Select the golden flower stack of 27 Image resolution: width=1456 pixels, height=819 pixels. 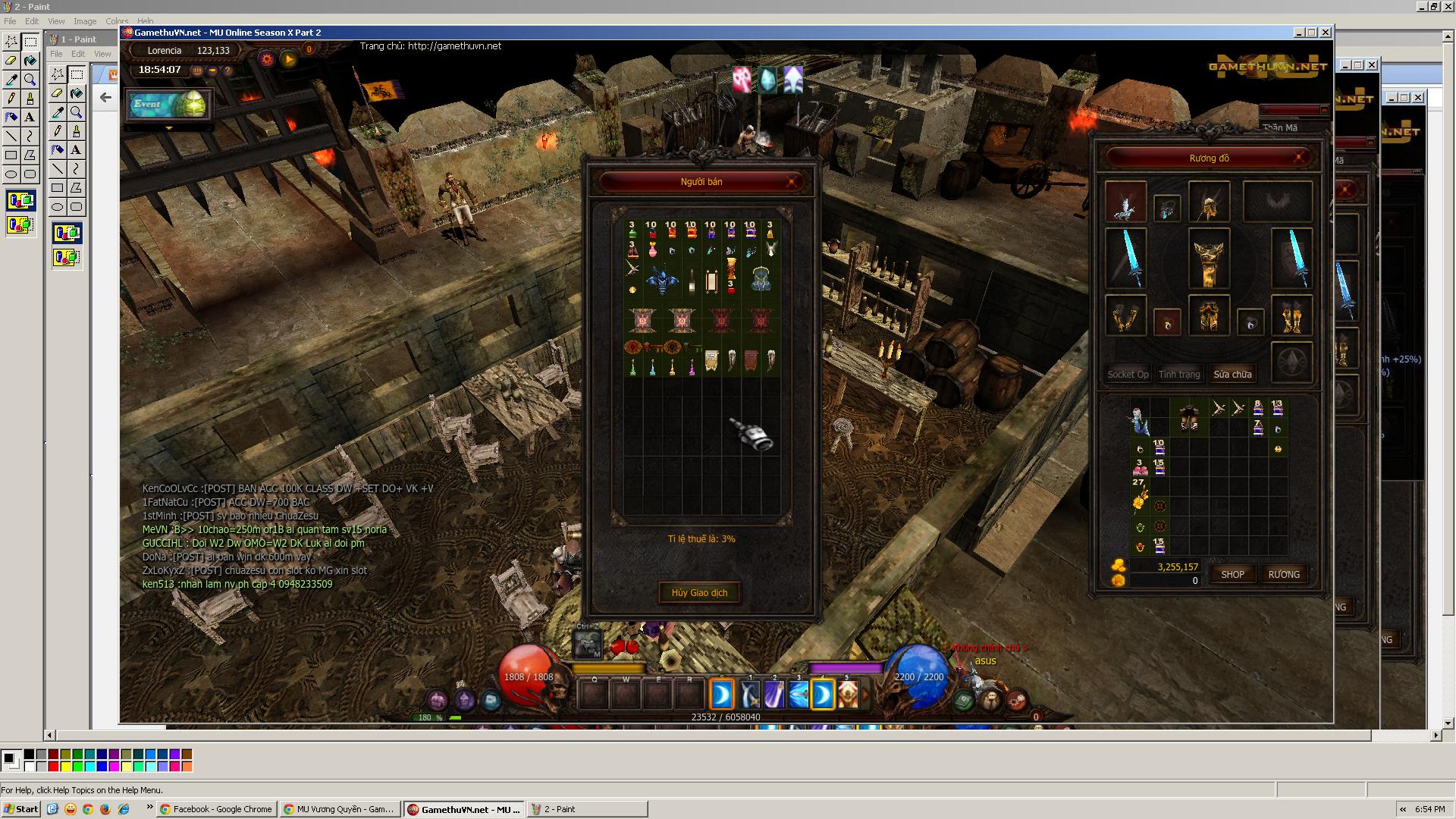pos(1139,495)
